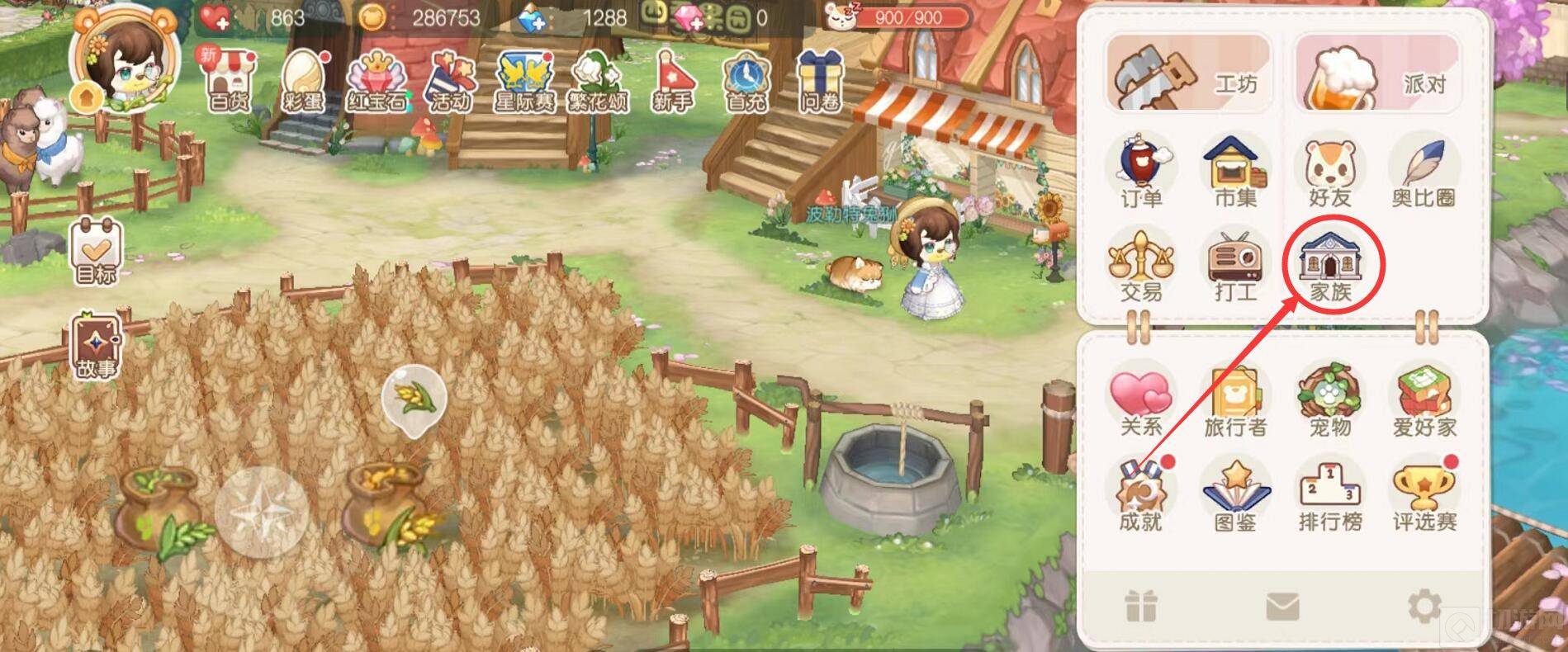Open the 好友 friends list
The image size is (1568, 652).
pos(1329,172)
